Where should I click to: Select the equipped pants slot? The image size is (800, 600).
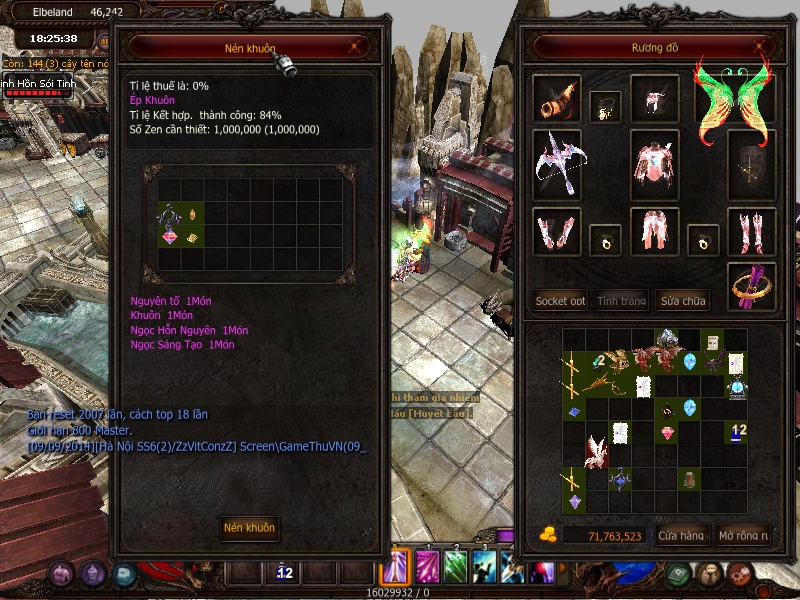(655, 232)
